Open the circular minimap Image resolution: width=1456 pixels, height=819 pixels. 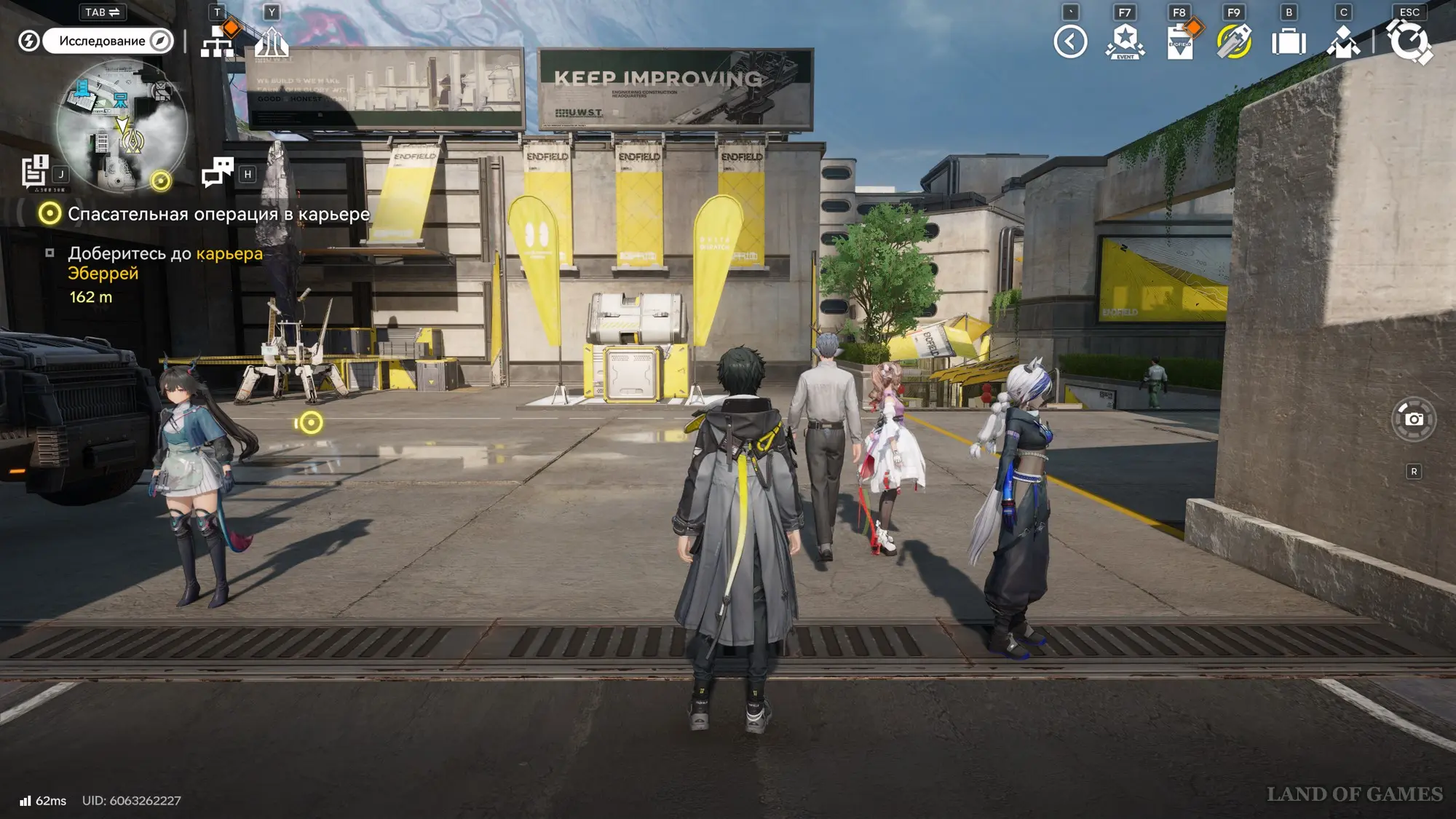[122, 125]
